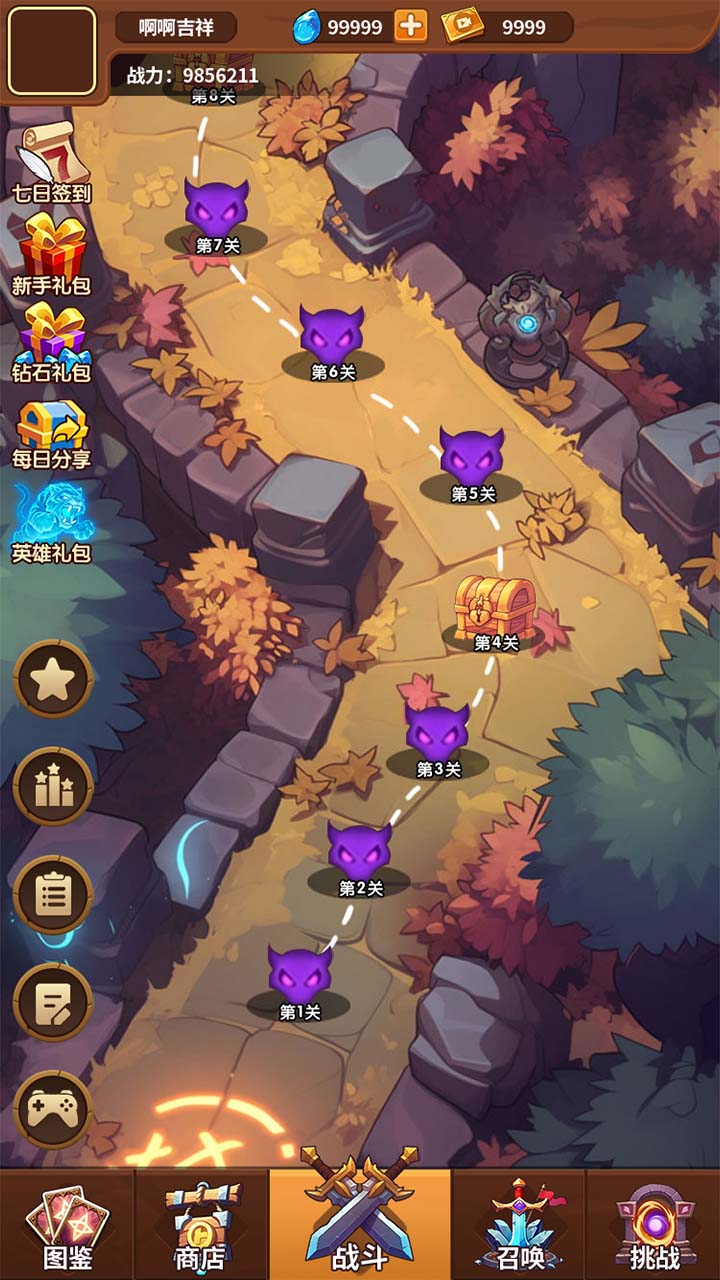Image resolution: width=720 pixels, height=1280 pixels.
Task: Open the leaderboard podium button
Action: tap(53, 787)
